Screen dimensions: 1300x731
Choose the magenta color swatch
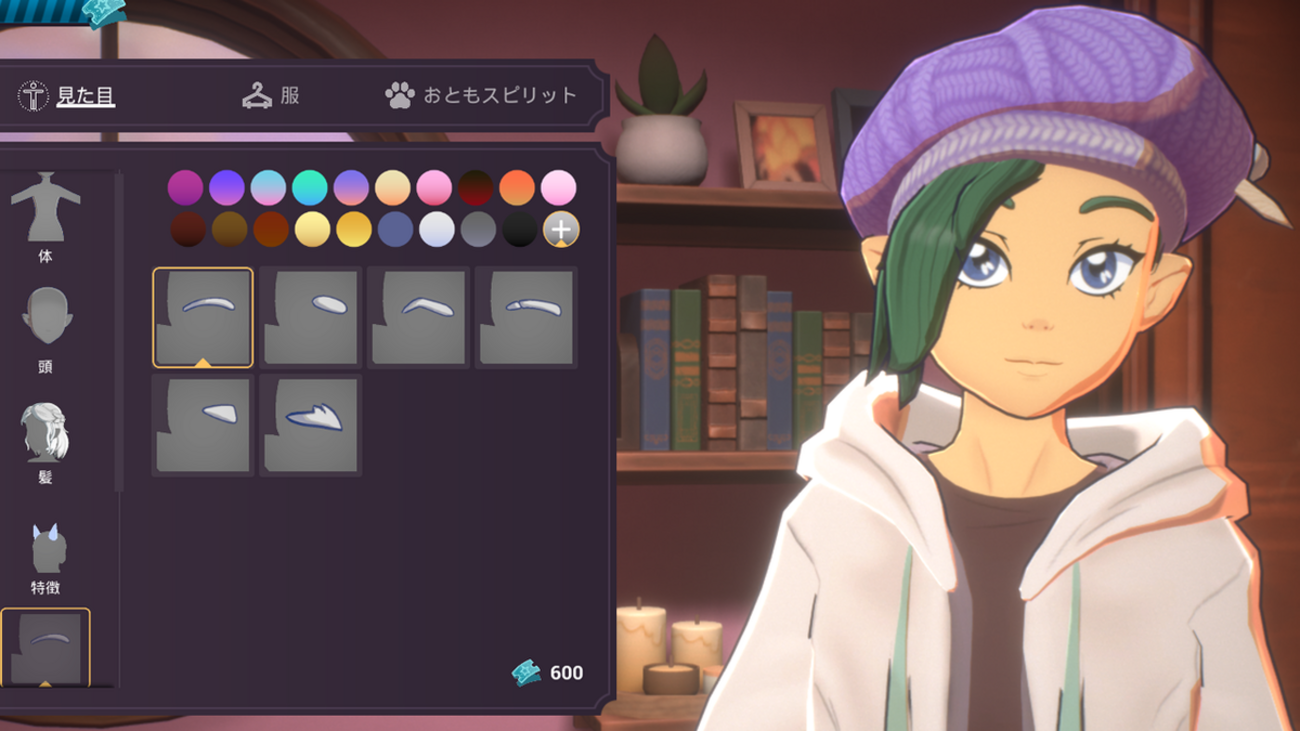(x=185, y=187)
